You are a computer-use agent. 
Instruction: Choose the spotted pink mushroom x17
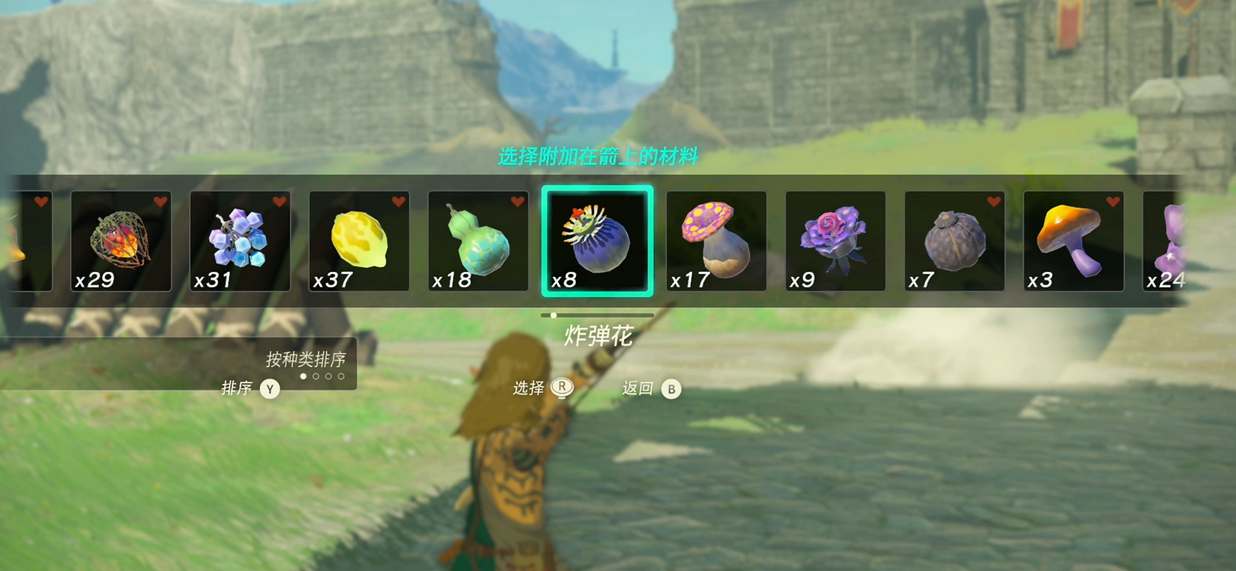coord(716,241)
